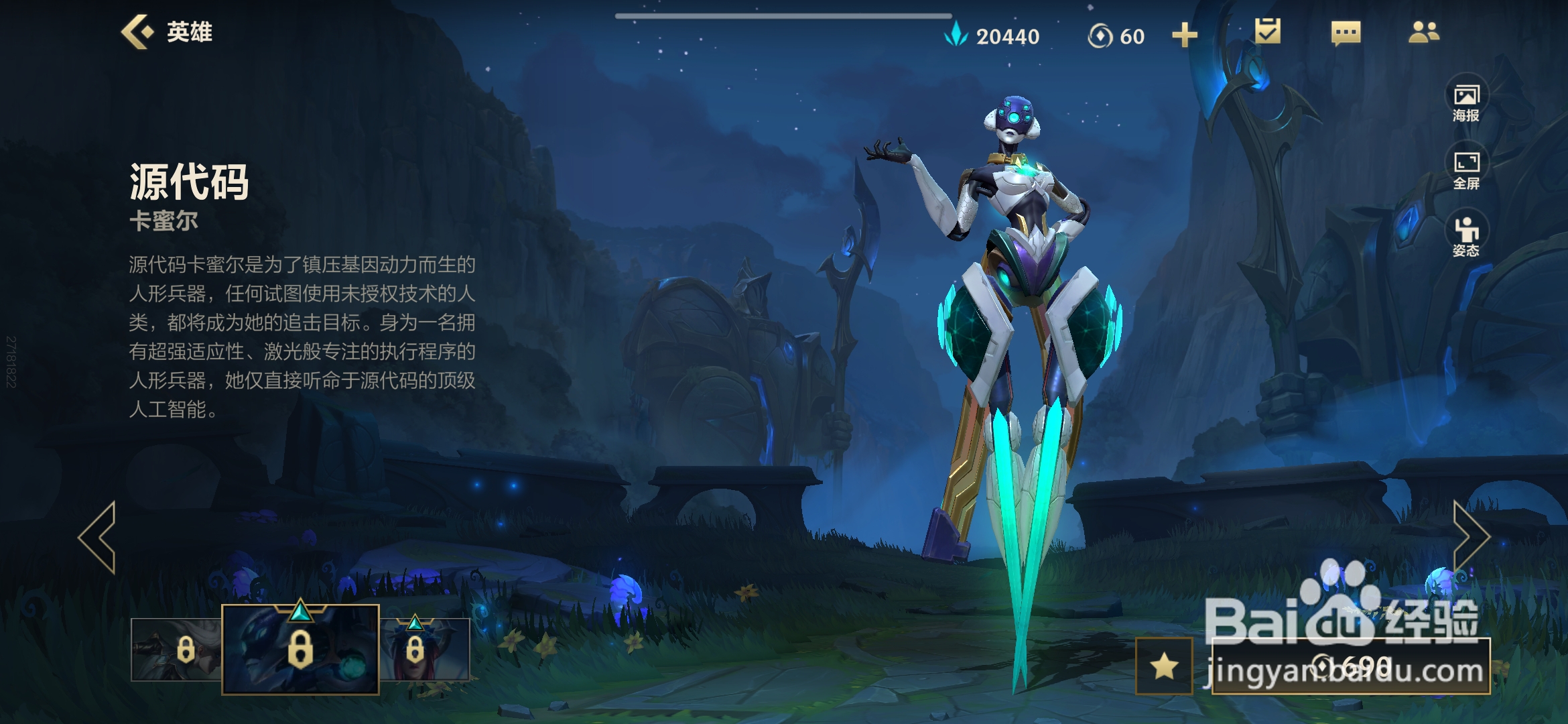View the 海报 skin poster
Screen dimensions: 1568x724
1466,103
